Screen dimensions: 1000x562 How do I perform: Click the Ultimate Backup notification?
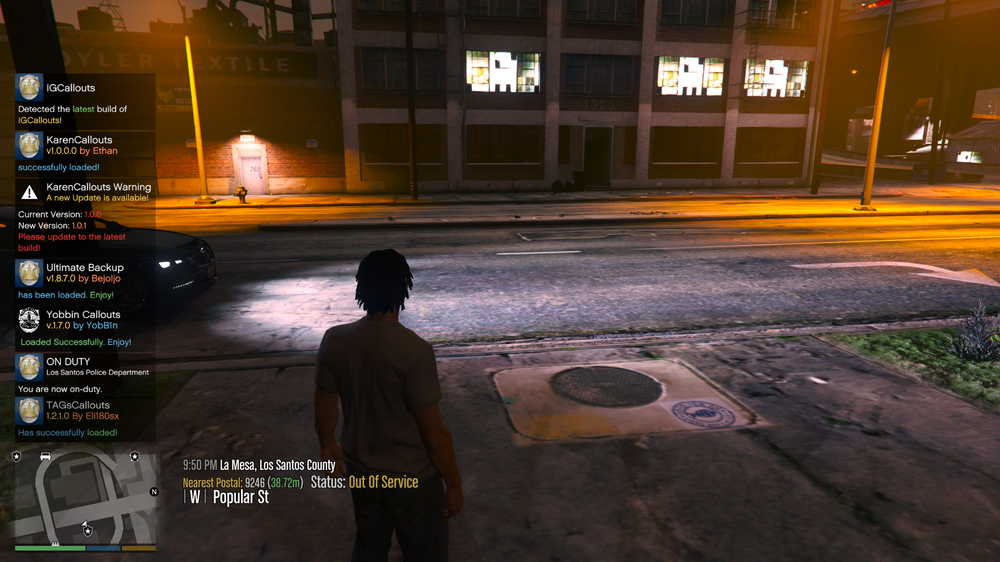point(85,280)
